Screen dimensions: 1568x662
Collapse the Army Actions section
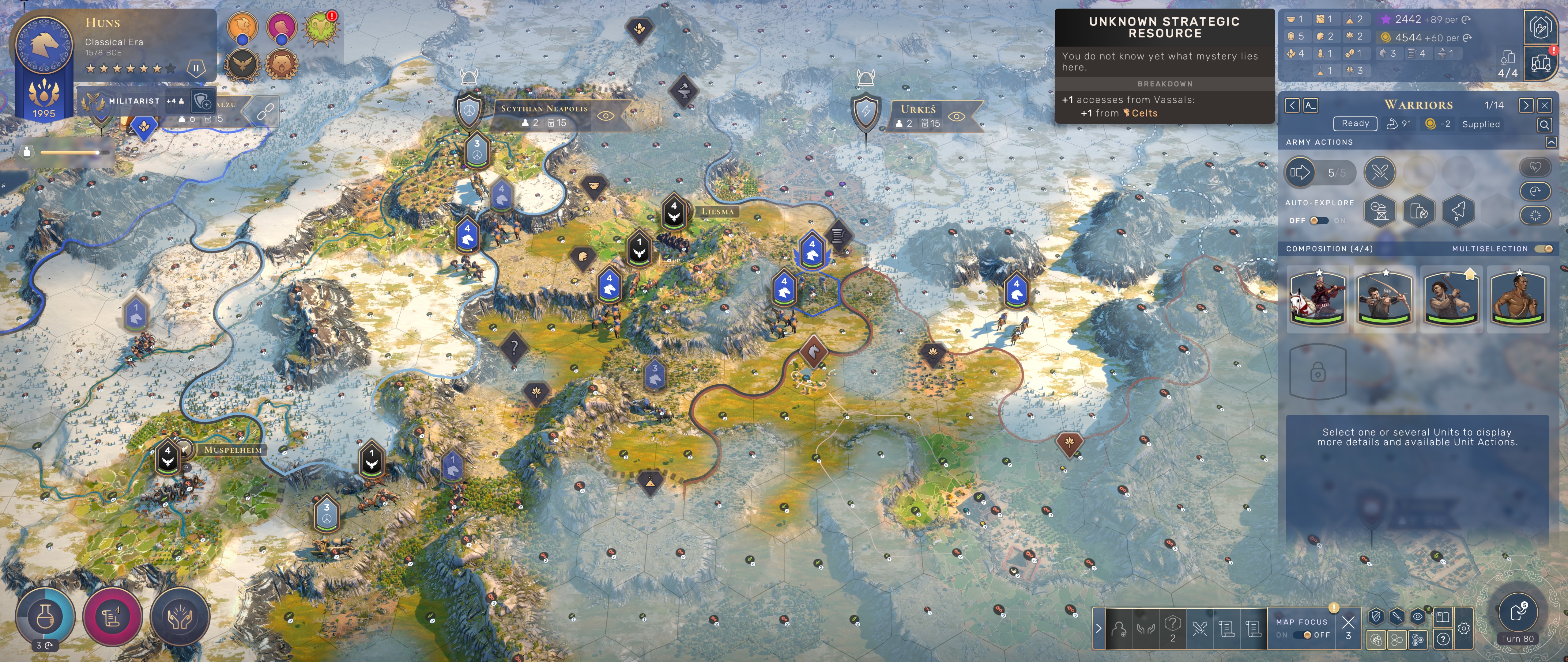coord(1551,142)
